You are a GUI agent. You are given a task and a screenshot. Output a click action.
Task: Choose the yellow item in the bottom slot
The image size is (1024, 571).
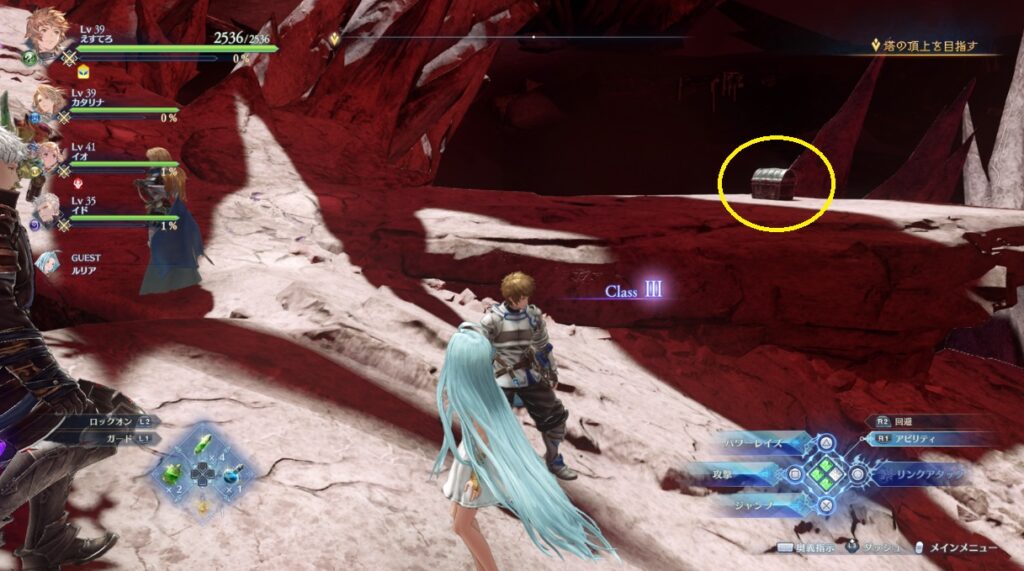(x=203, y=505)
